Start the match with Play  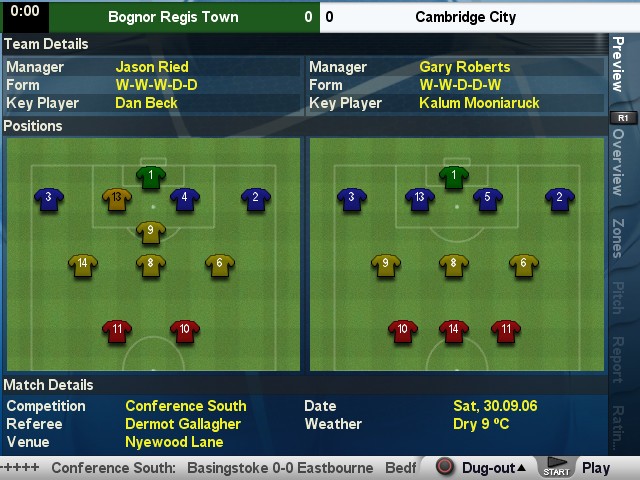click(x=595, y=467)
